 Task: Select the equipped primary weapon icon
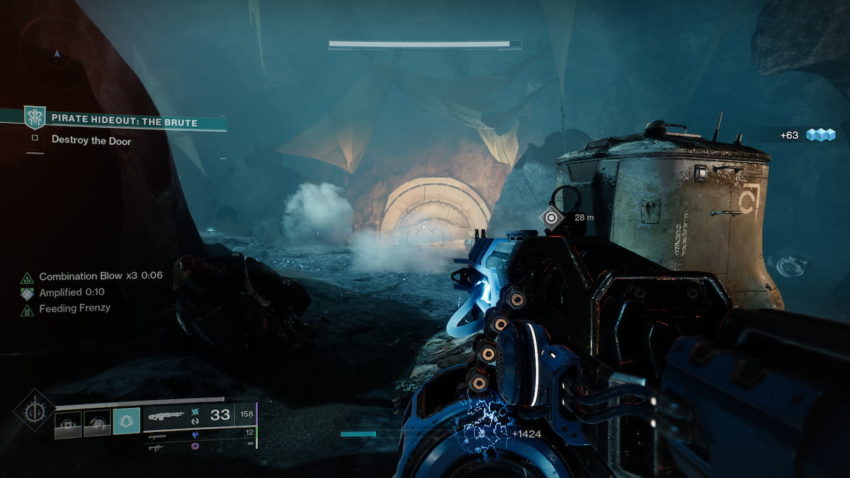[165, 415]
